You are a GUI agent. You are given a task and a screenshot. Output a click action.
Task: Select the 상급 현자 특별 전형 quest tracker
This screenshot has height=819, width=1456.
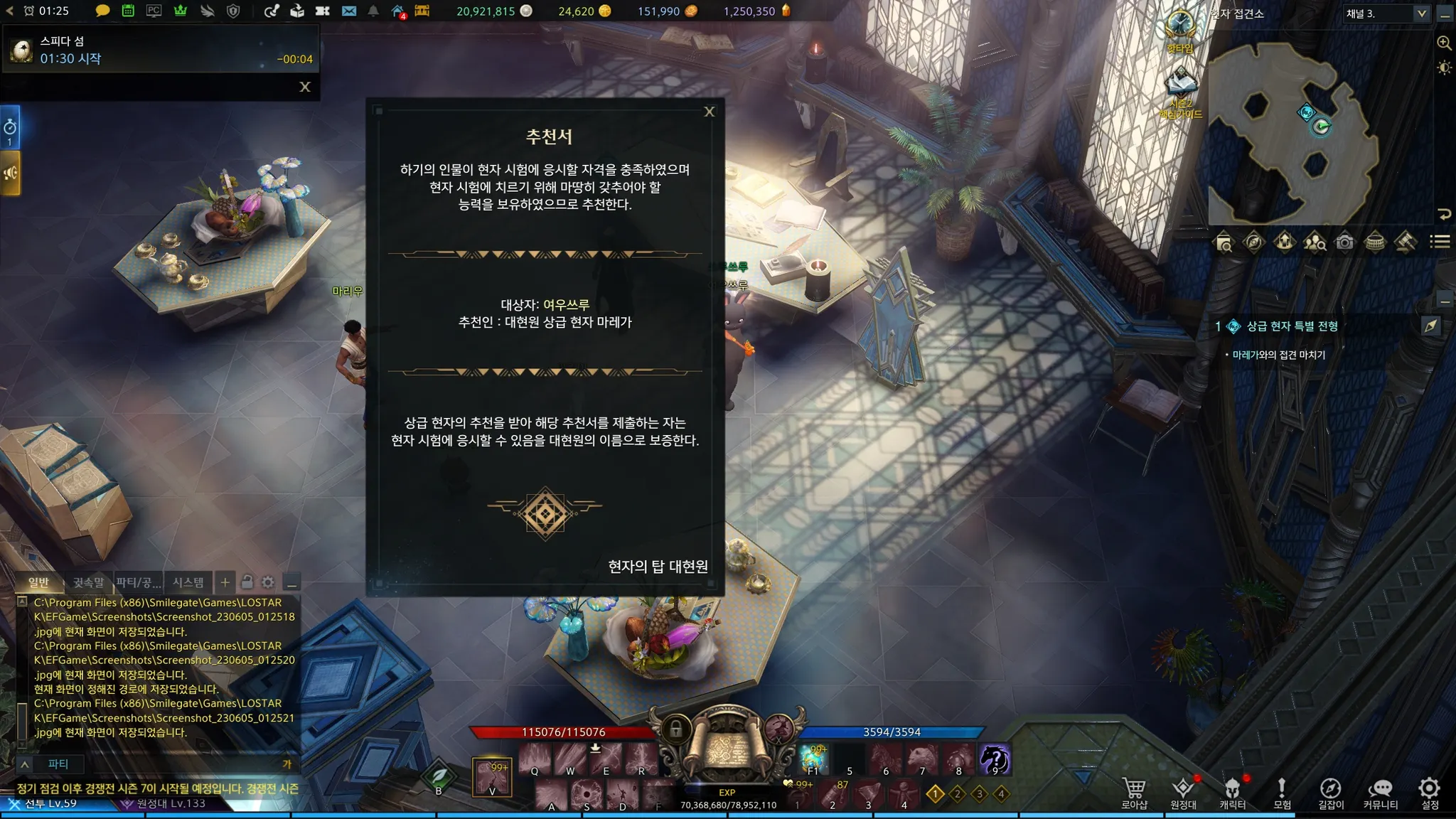pos(1292,326)
